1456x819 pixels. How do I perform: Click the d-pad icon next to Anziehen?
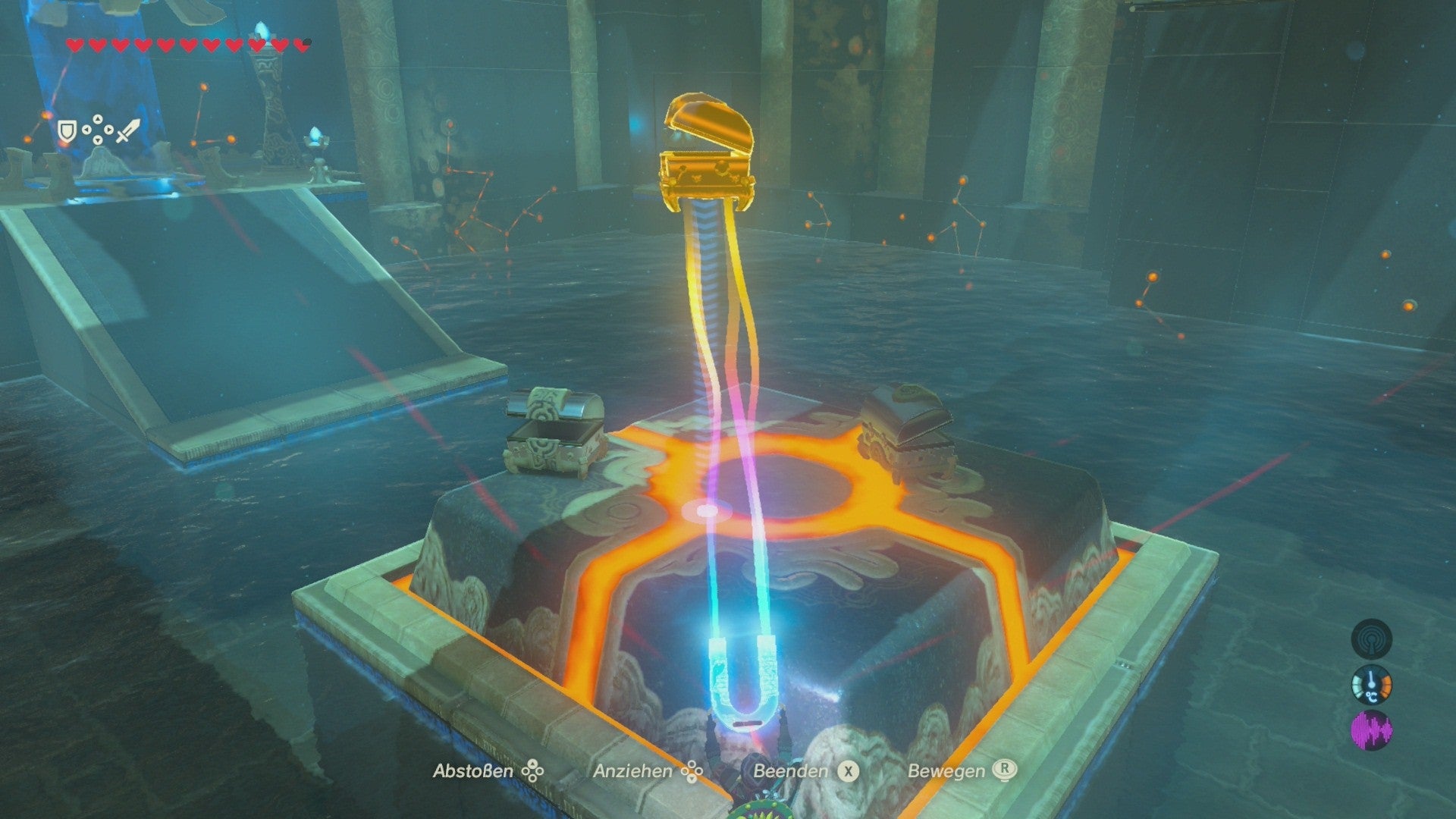(x=691, y=770)
